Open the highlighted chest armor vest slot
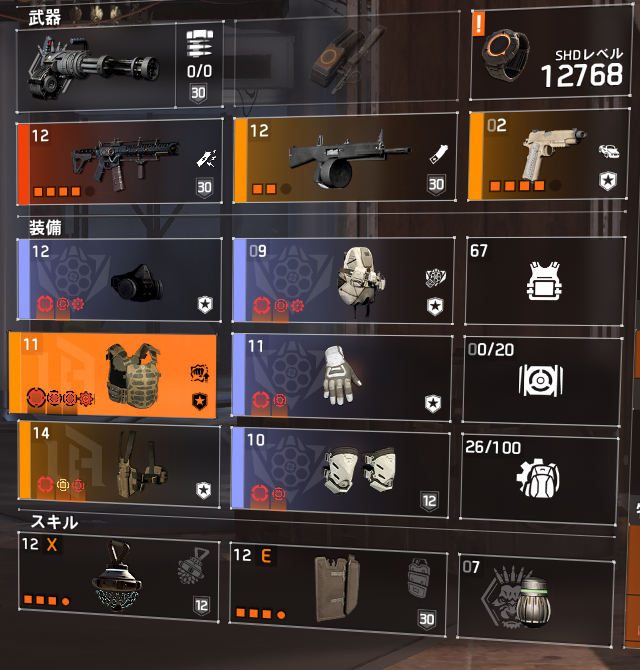Screen dimensions: 640x670 pyautogui.click(x=115, y=373)
